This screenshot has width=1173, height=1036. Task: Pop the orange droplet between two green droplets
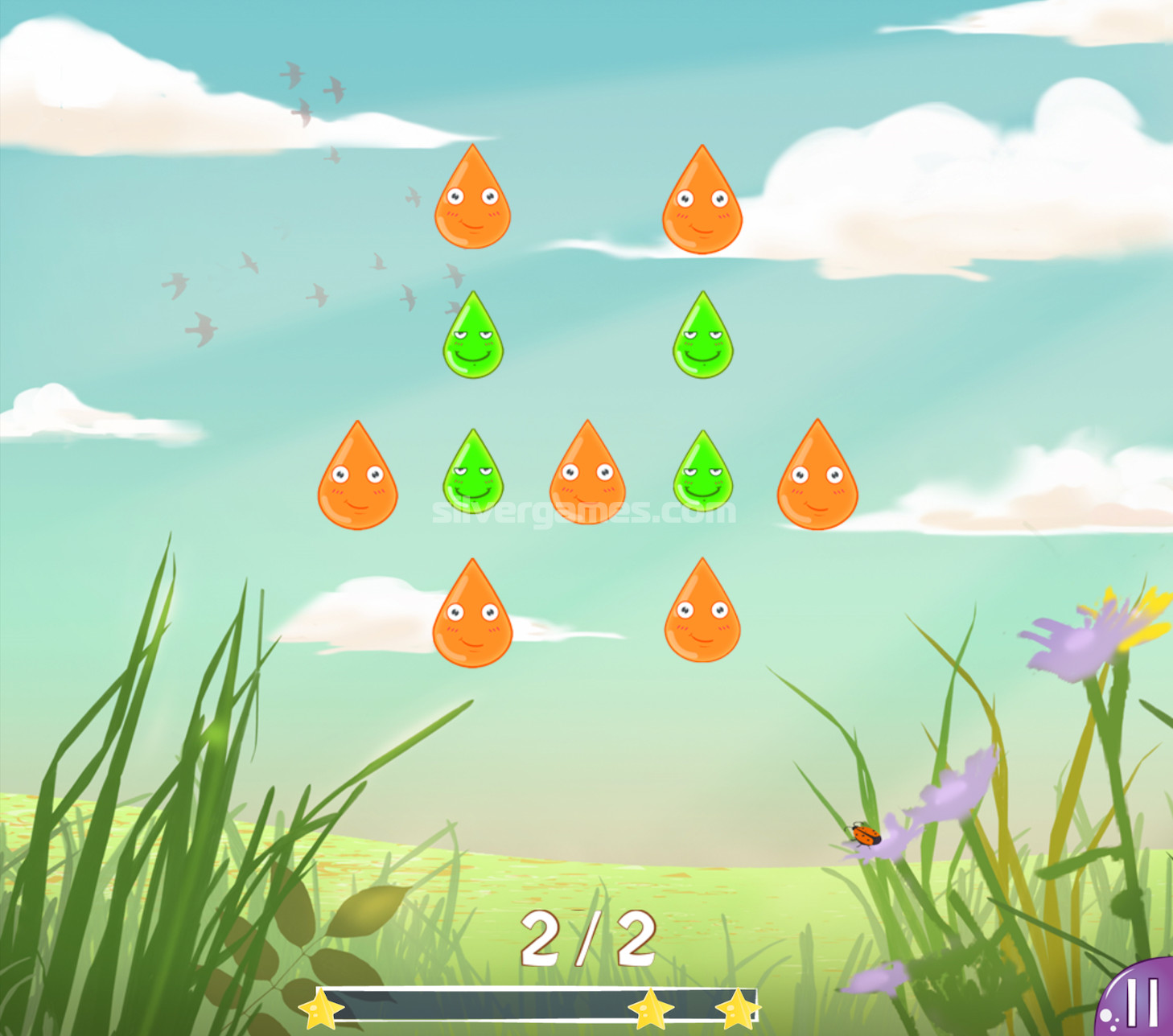coord(587,478)
